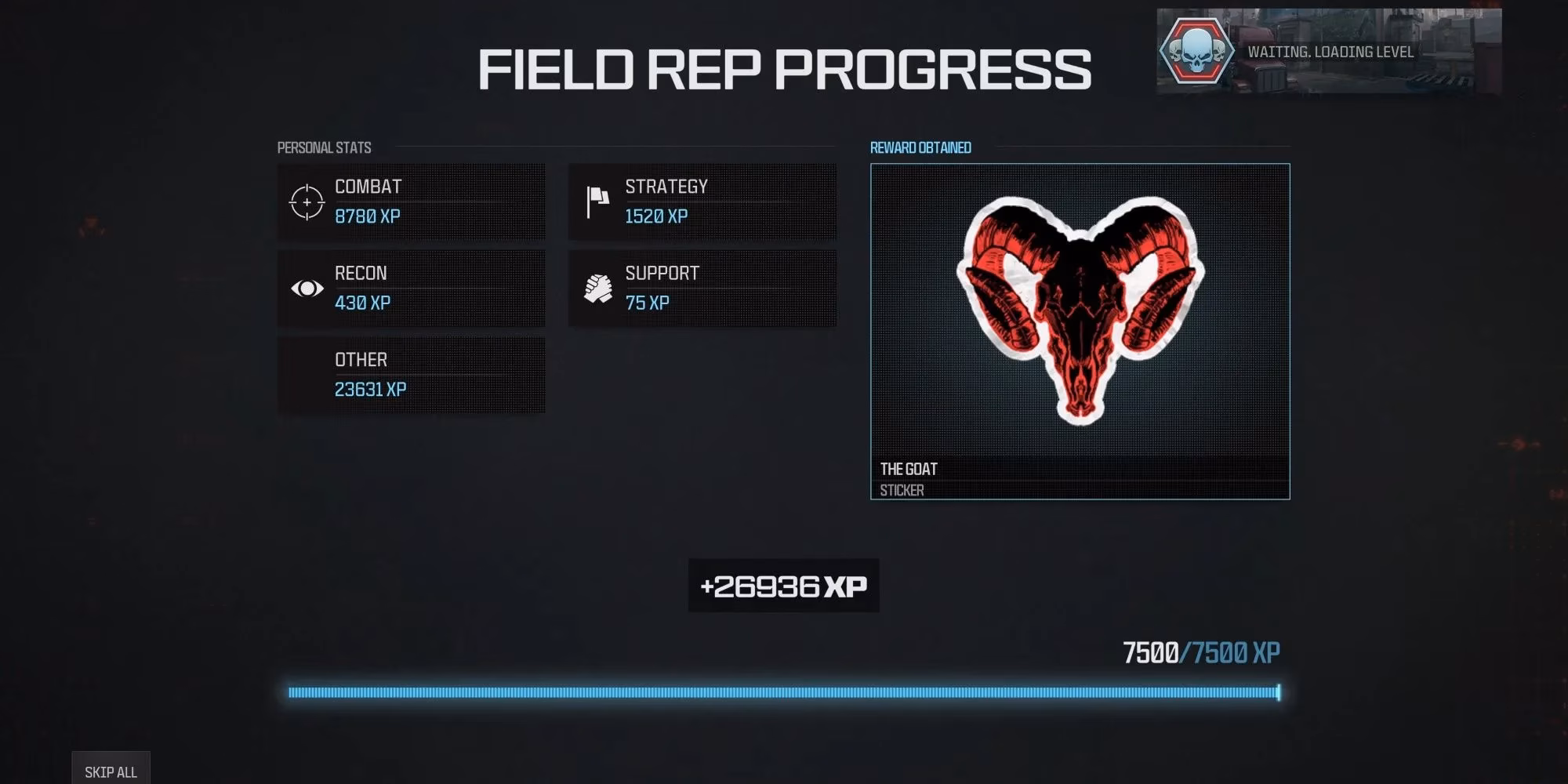Click the Strategy flag icon
Image resolution: width=1568 pixels, height=784 pixels.
tap(597, 200)
